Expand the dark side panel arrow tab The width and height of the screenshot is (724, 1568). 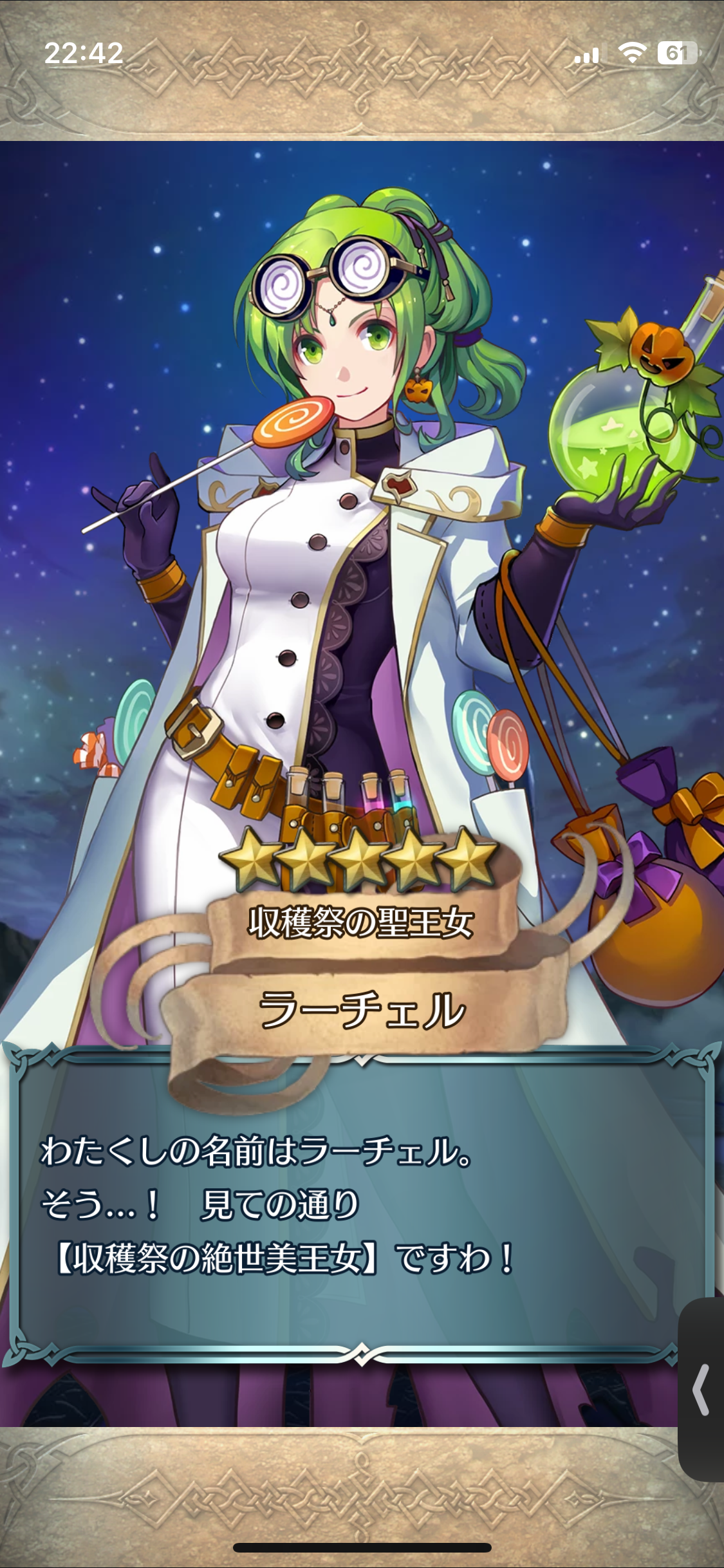point(701,1389)
